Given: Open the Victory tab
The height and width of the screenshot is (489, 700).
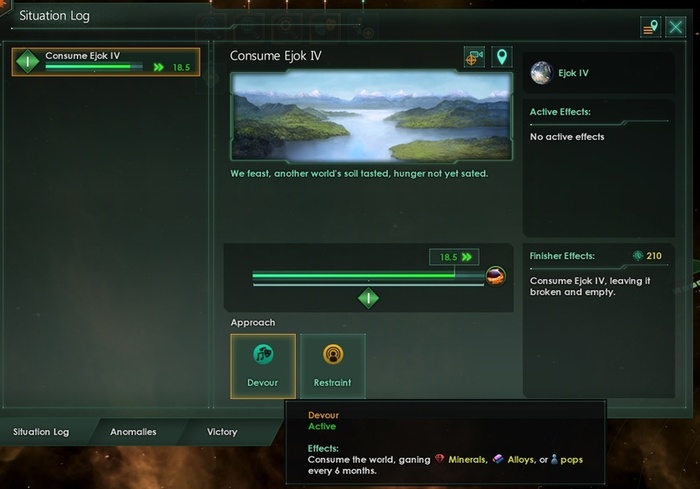Looking at the screenshot, I should (222, 432).
